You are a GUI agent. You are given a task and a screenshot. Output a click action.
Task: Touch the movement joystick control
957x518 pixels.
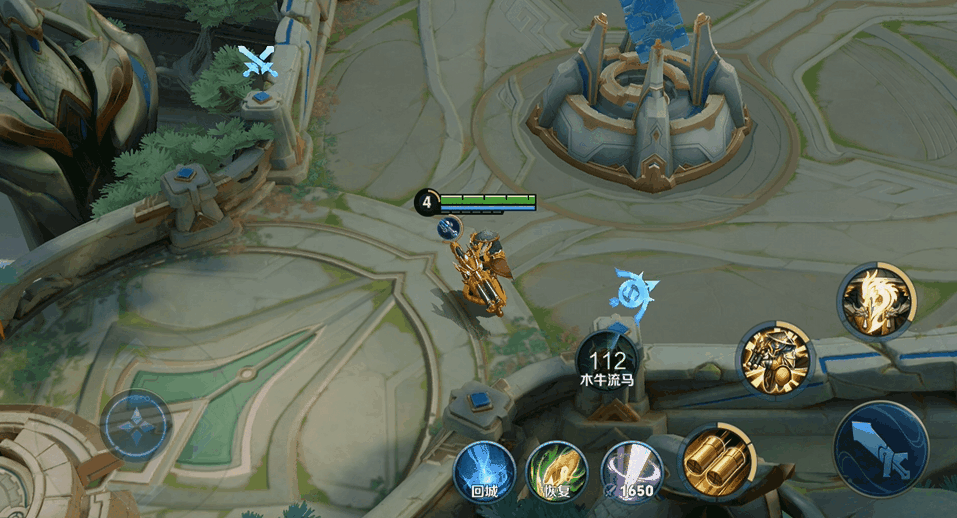pos(136,425)
